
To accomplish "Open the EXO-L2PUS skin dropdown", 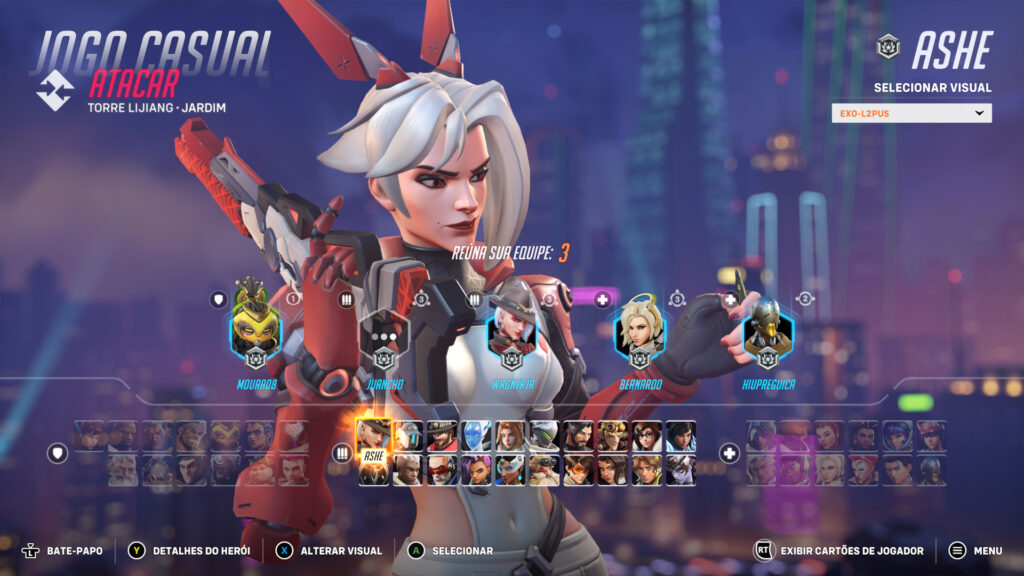I will coord(911,113).
